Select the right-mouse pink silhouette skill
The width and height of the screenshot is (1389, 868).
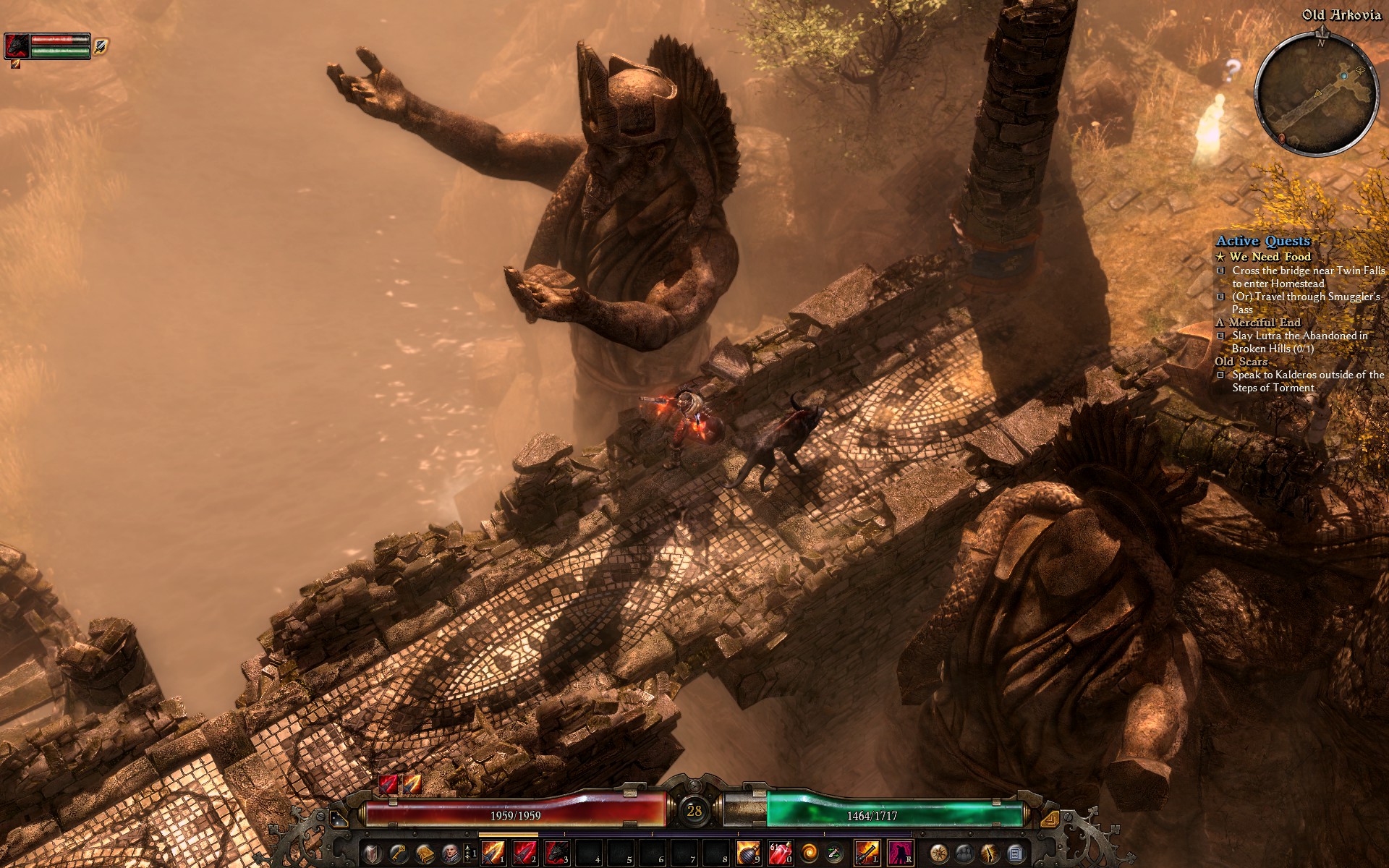tap(900, 854)
